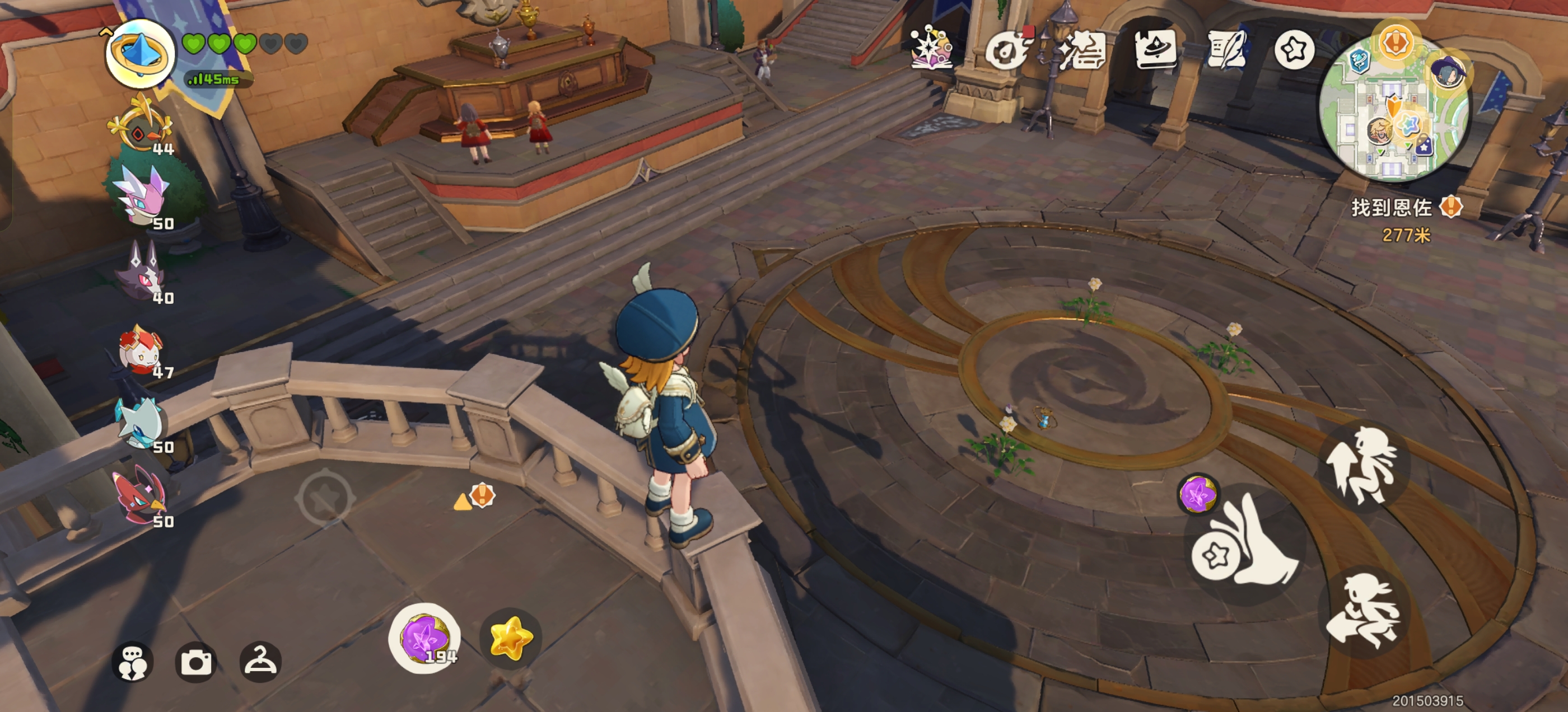Open the magic book with star icon
Image resolution: width=1568 pixels, height=712 pixels.
931,48
